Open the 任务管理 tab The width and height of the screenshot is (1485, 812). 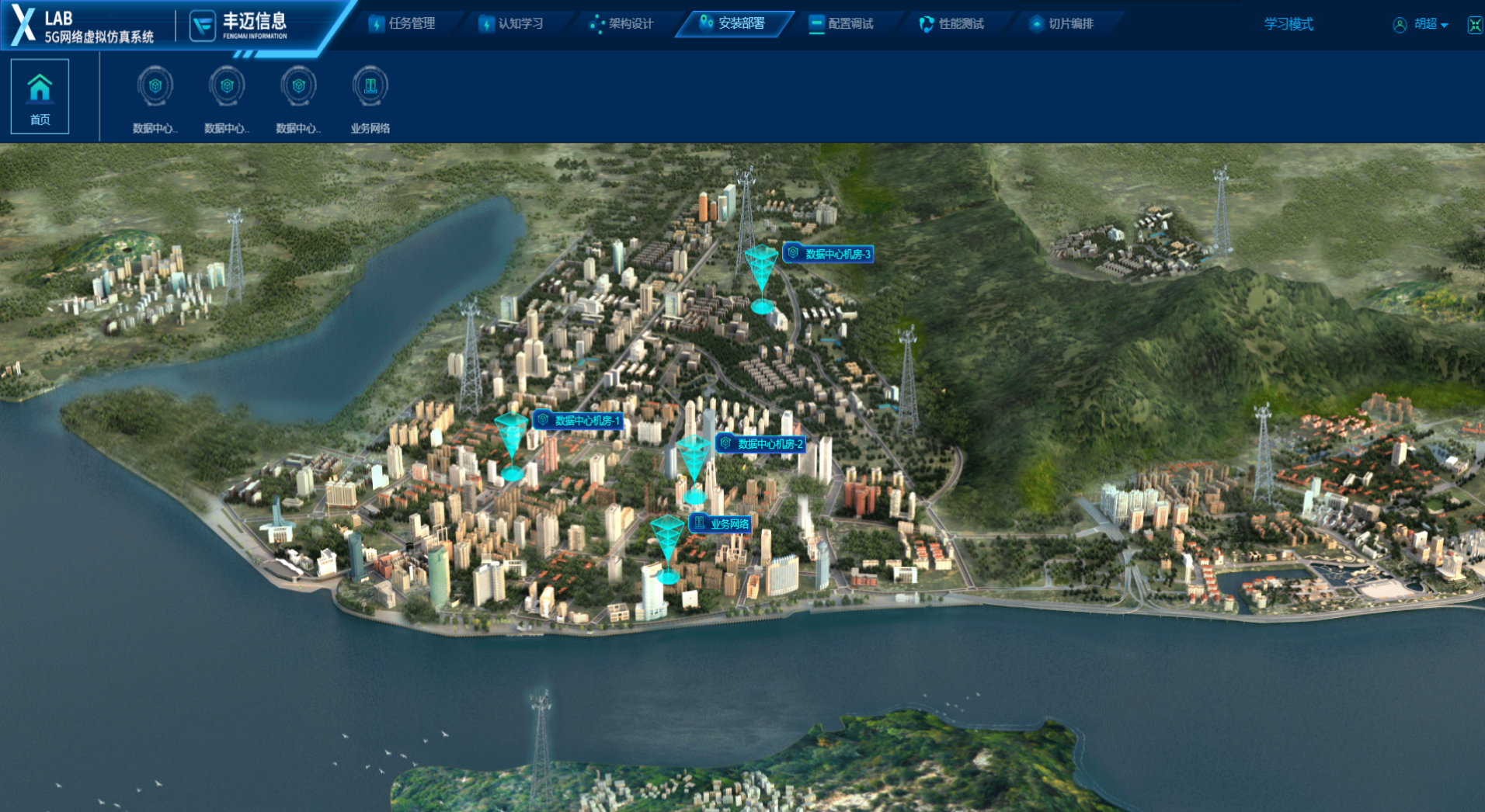pyautogui.click(x=402, y=23)
